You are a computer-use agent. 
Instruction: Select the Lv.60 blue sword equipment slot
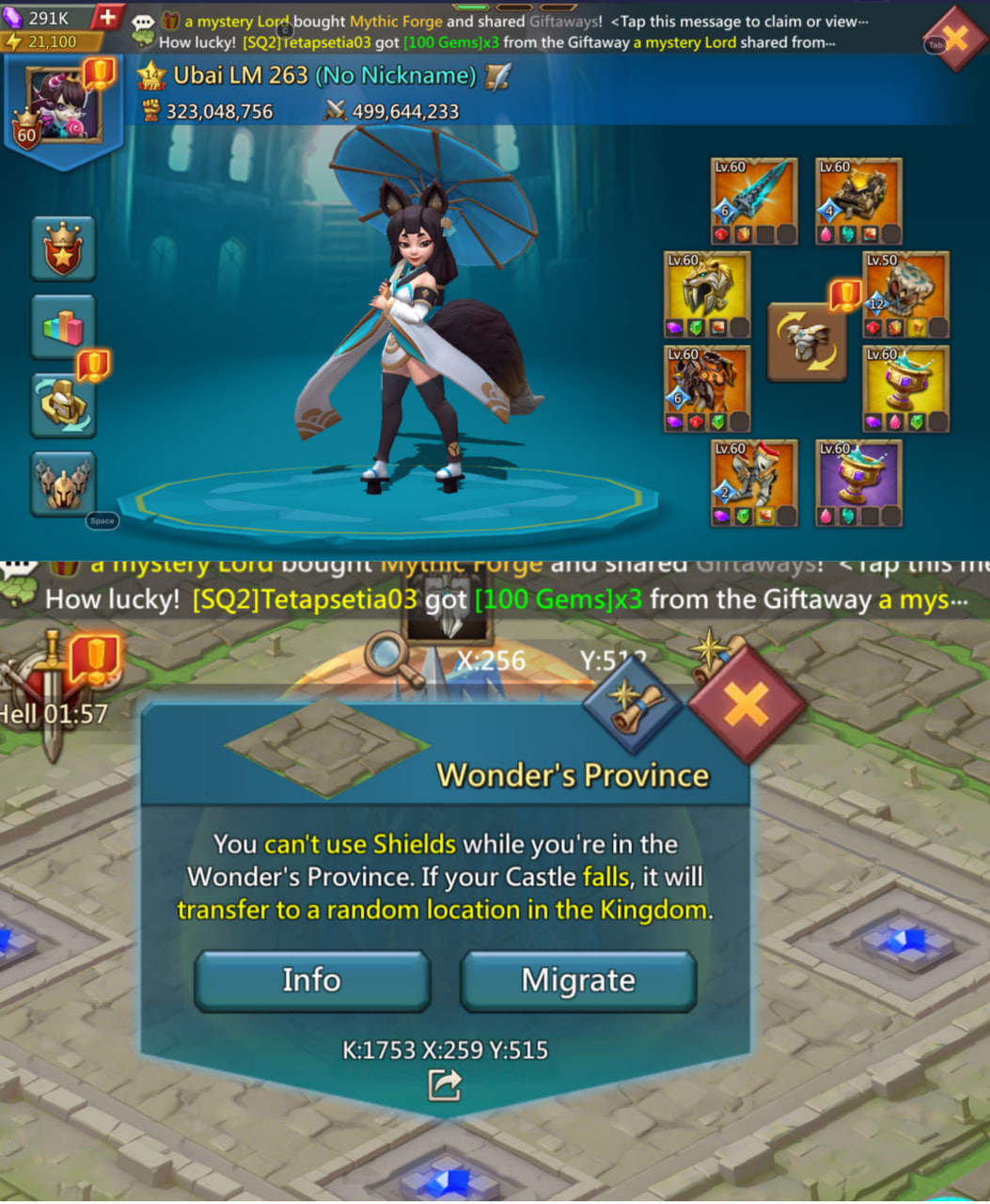(x=754, y=201)
